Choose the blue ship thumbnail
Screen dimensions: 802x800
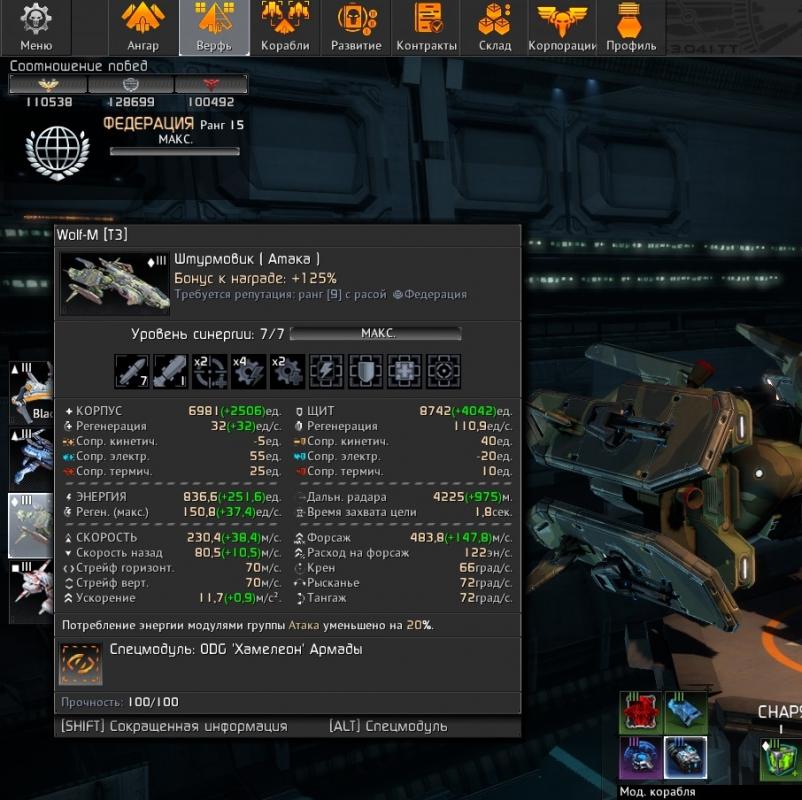coord(30,458)
